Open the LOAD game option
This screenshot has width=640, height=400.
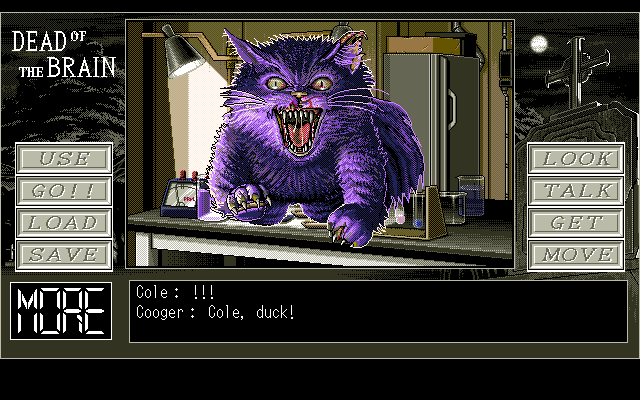coord(62,222)
